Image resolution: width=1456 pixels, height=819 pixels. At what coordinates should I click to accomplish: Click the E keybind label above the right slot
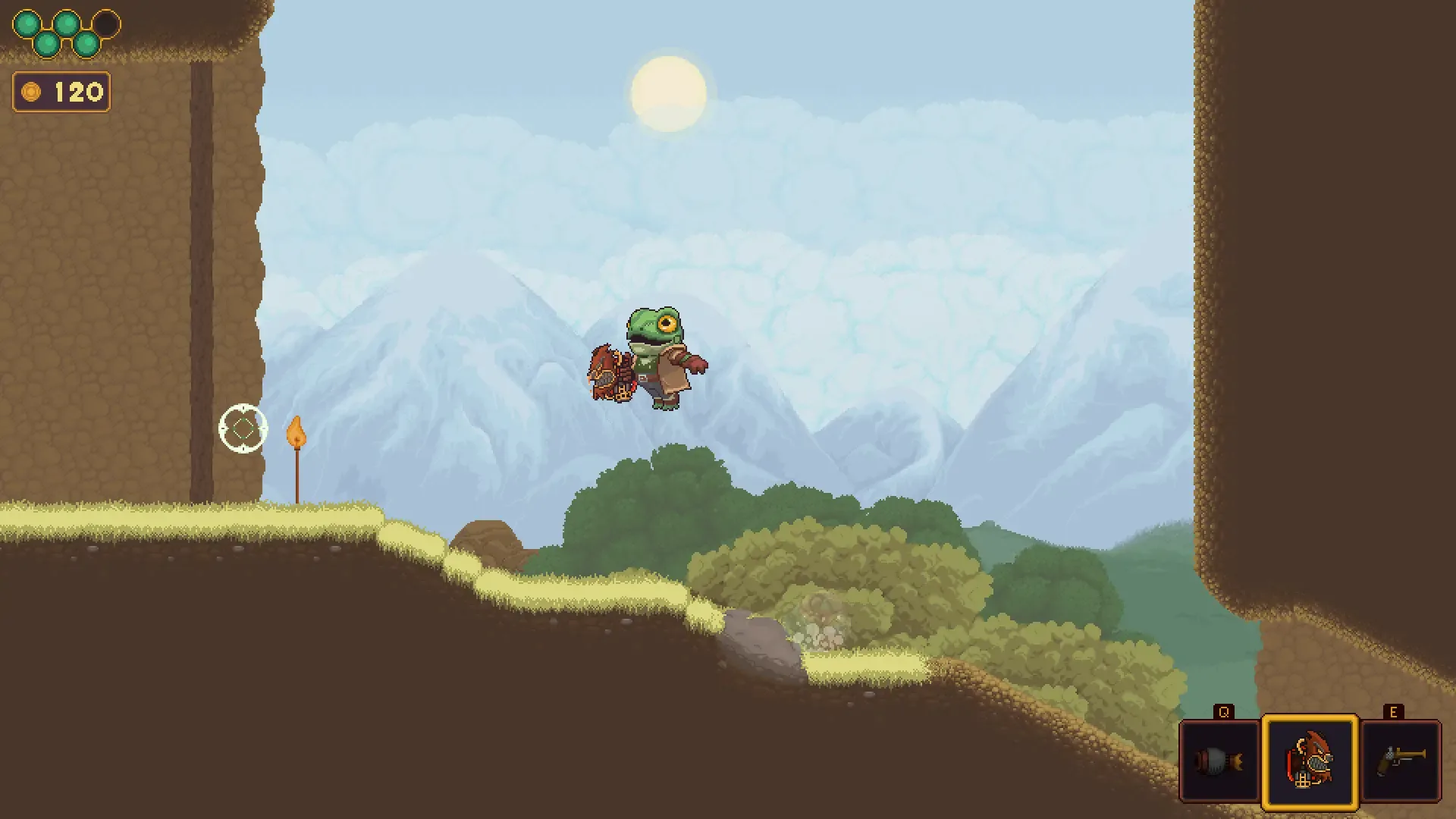[1395, 712]
